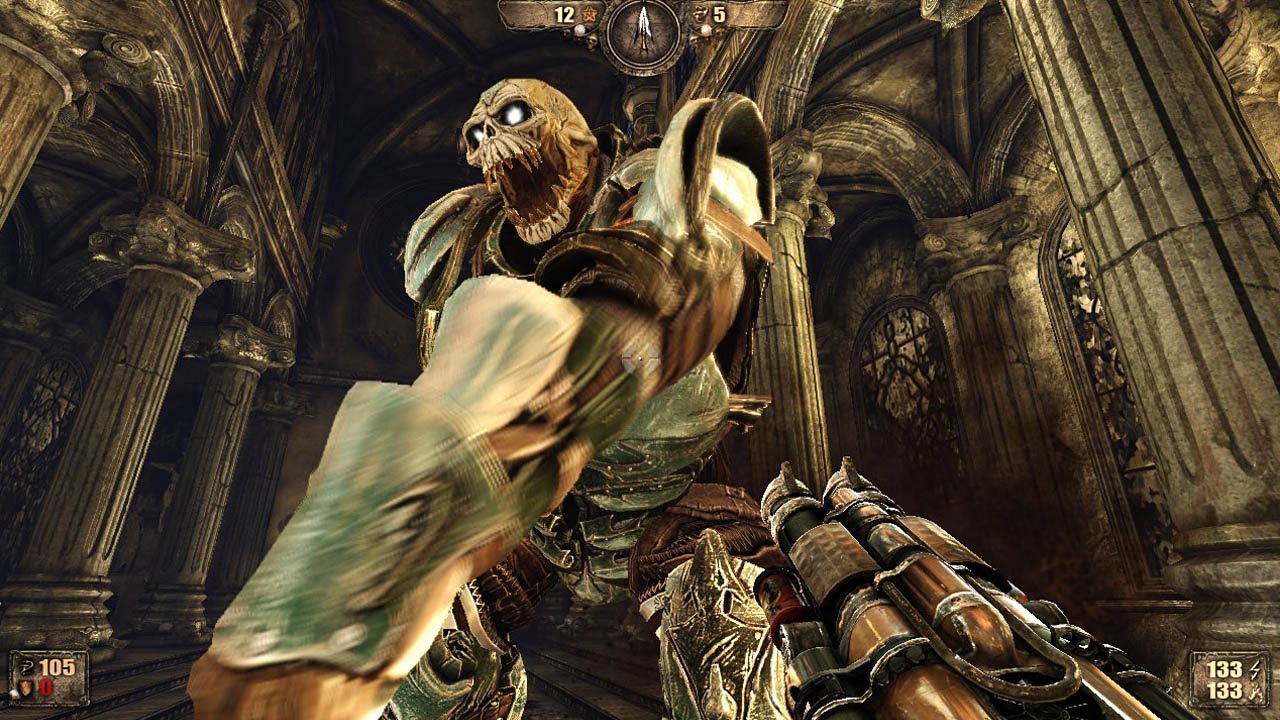Click the gold star pickup icon
Screen dimensions: 1280x720
(590, 14)
